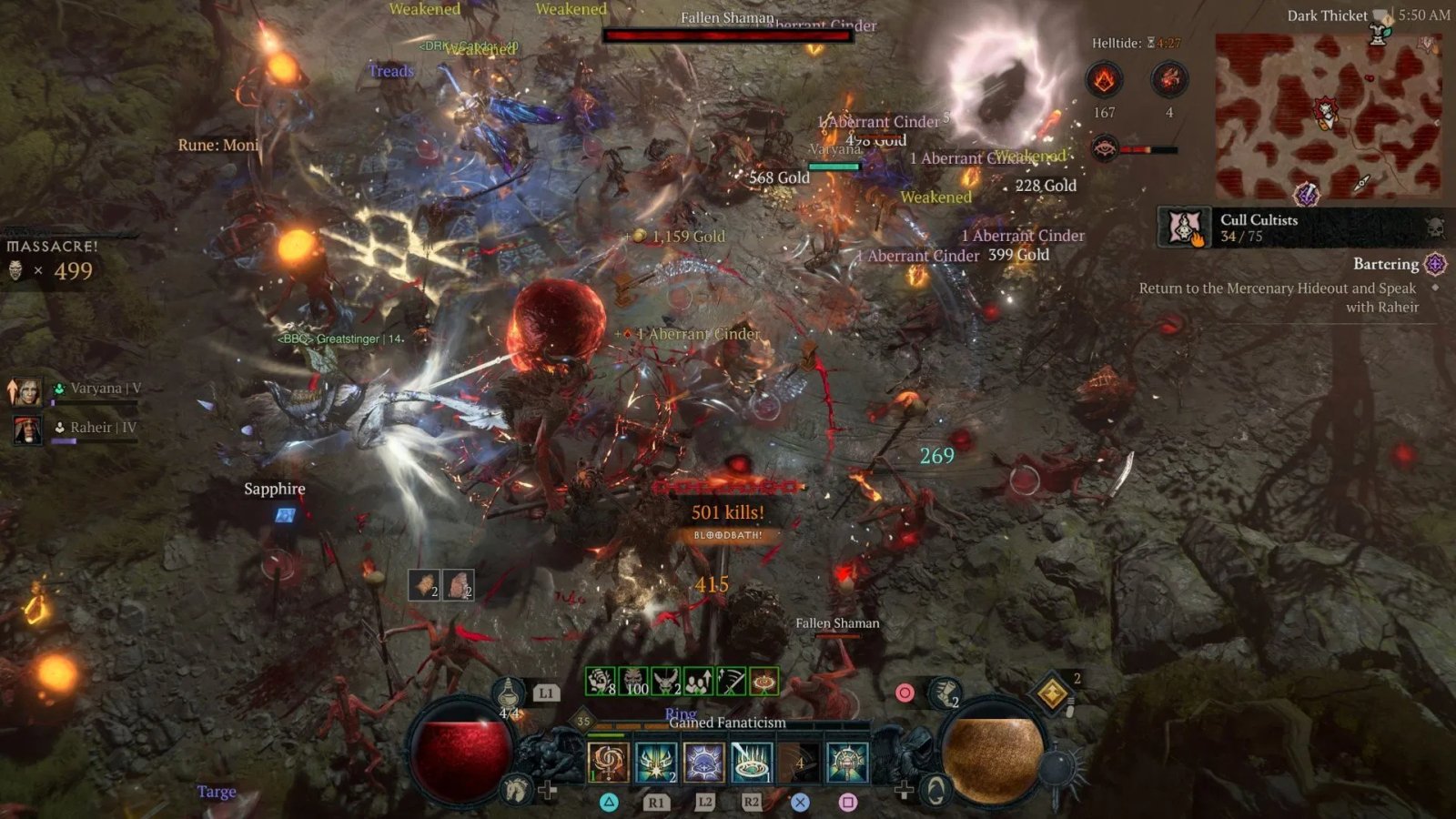Click the crescent emote wheel icon
This screenshot has width=1456, height=819.
935,790
